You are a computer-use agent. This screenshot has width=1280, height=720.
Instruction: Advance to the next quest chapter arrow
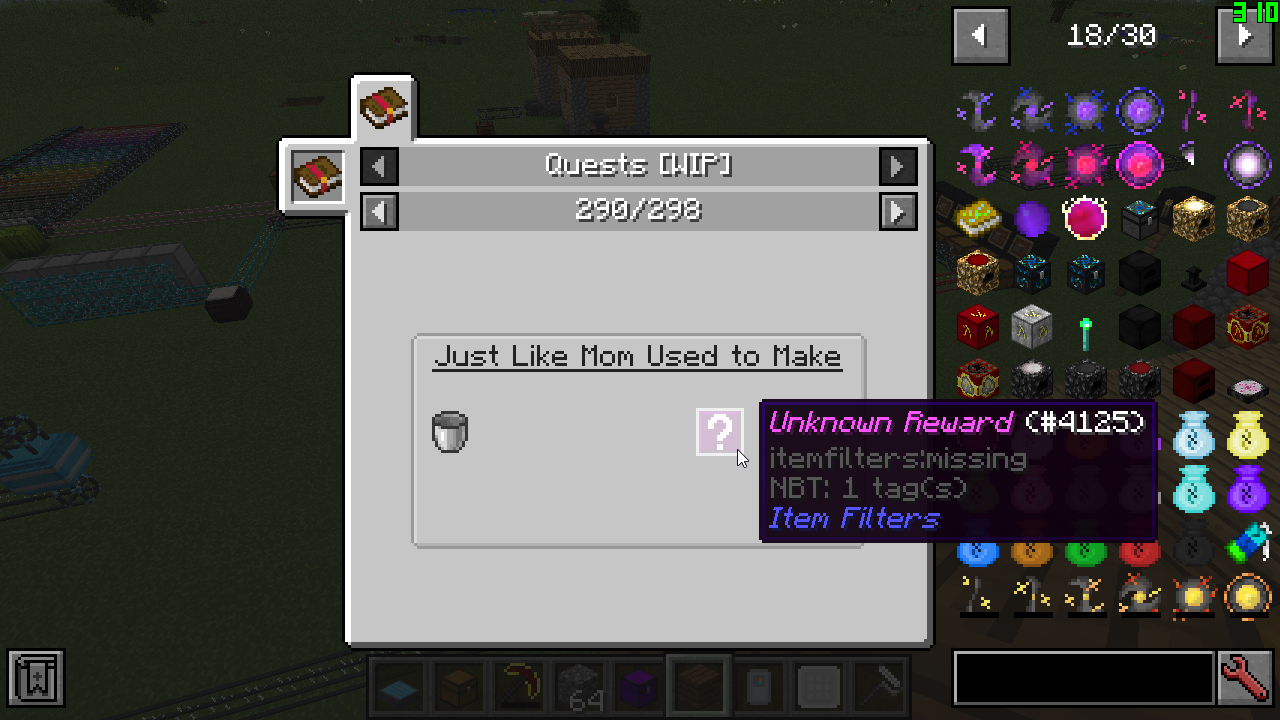pos(898,166)
